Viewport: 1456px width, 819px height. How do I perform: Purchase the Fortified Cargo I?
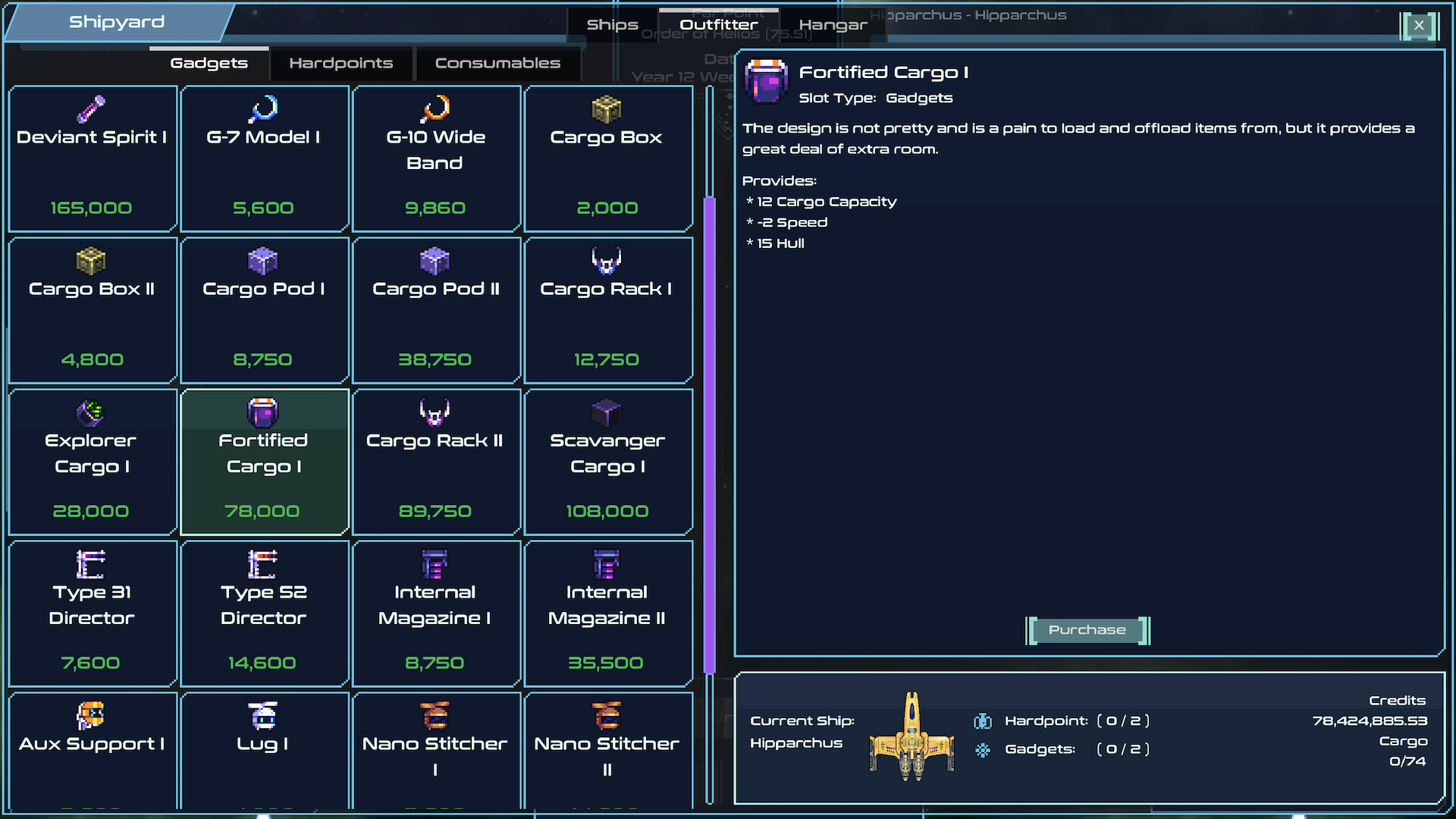tap(1087, 630)
